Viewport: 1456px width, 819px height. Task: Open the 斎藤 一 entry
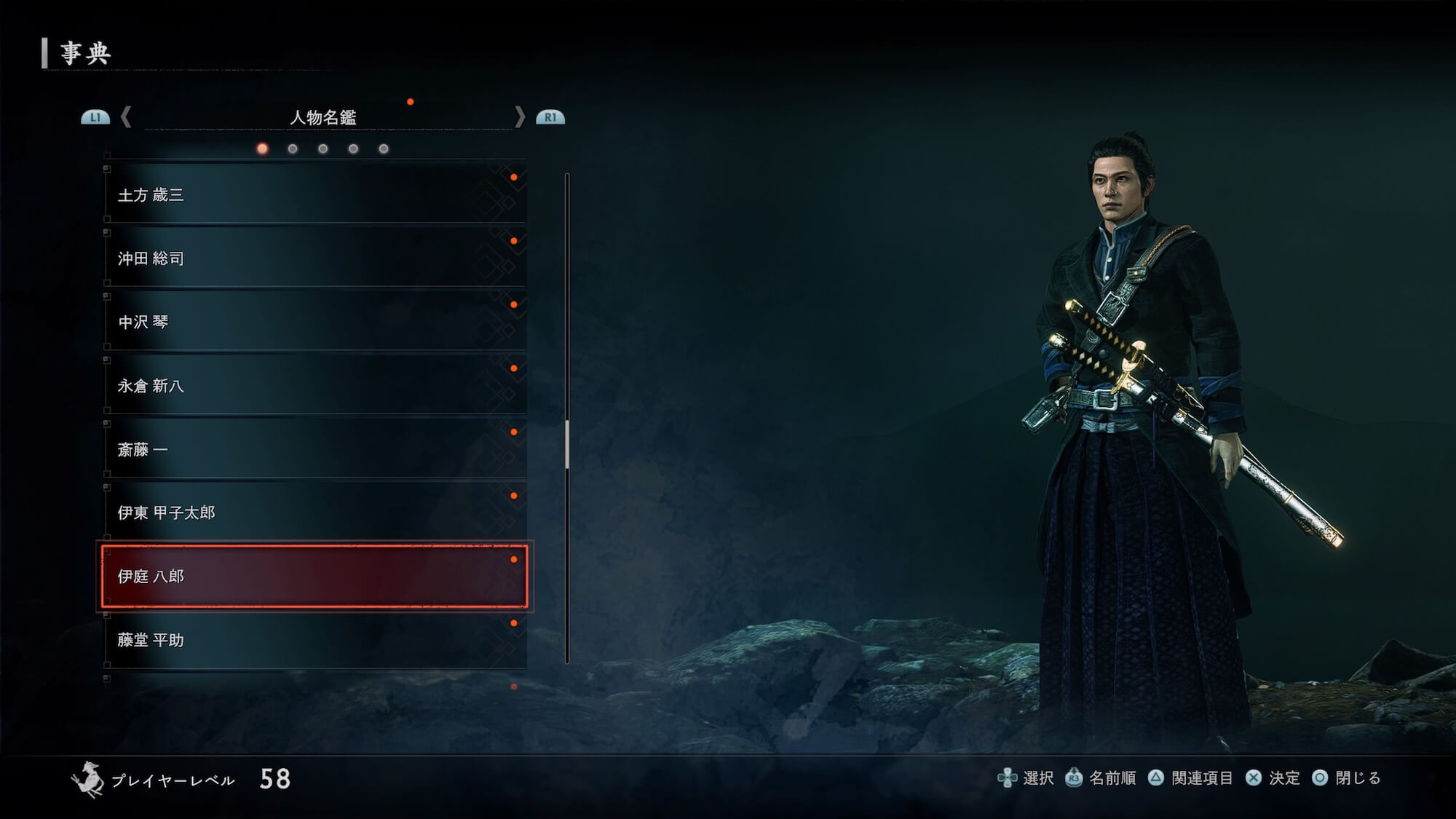pyautogui.click(x=314, y=449)
